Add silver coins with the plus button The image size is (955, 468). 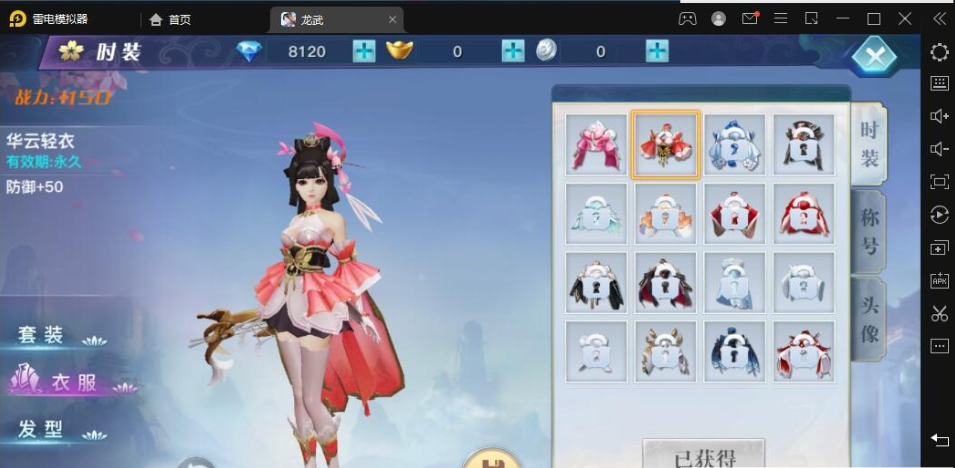[657, 51]
